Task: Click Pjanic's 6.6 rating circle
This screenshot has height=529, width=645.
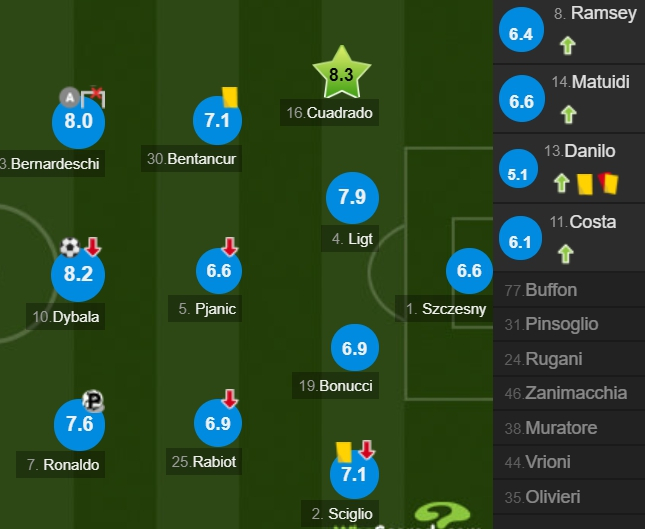Action: click(x=218, y=271)
